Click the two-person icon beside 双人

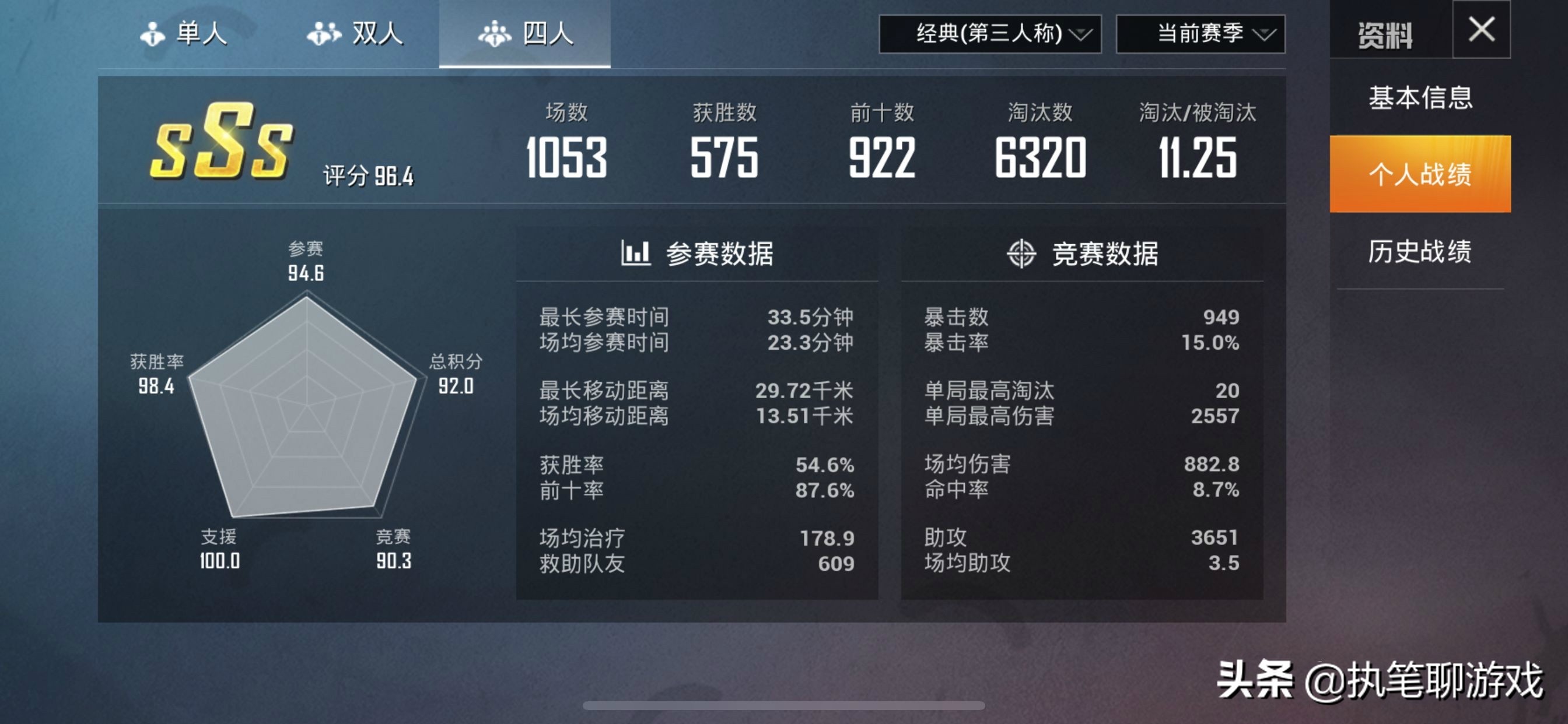coord(324,34)
